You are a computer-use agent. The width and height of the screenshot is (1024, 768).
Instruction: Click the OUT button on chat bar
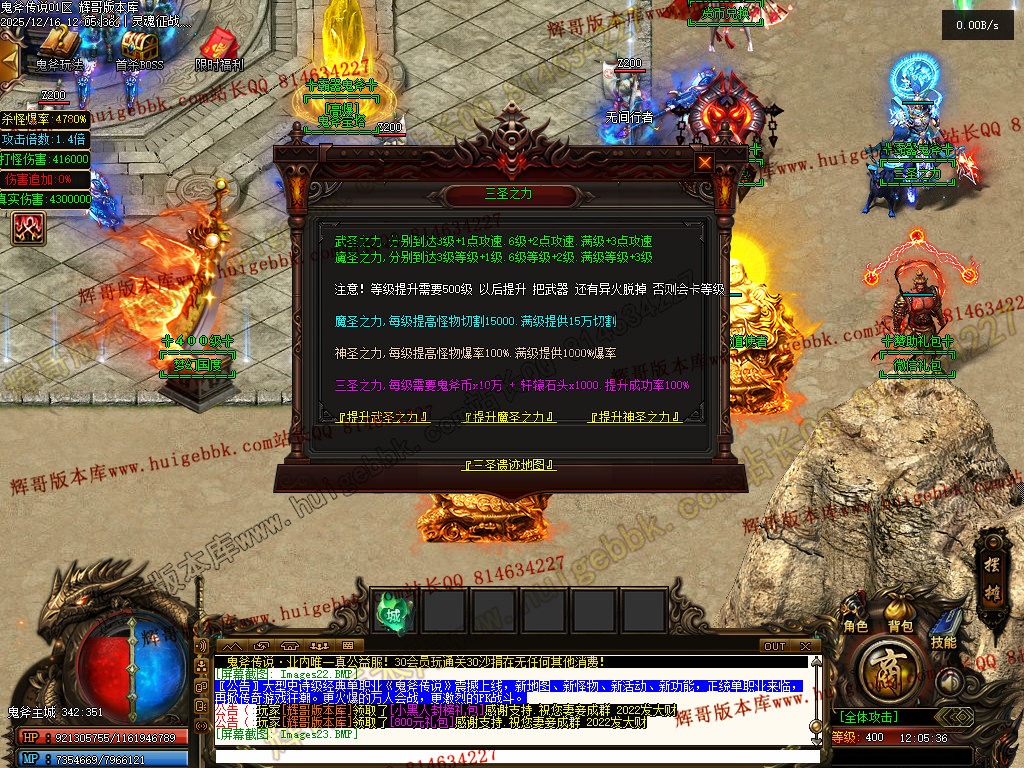coord(775,646)
